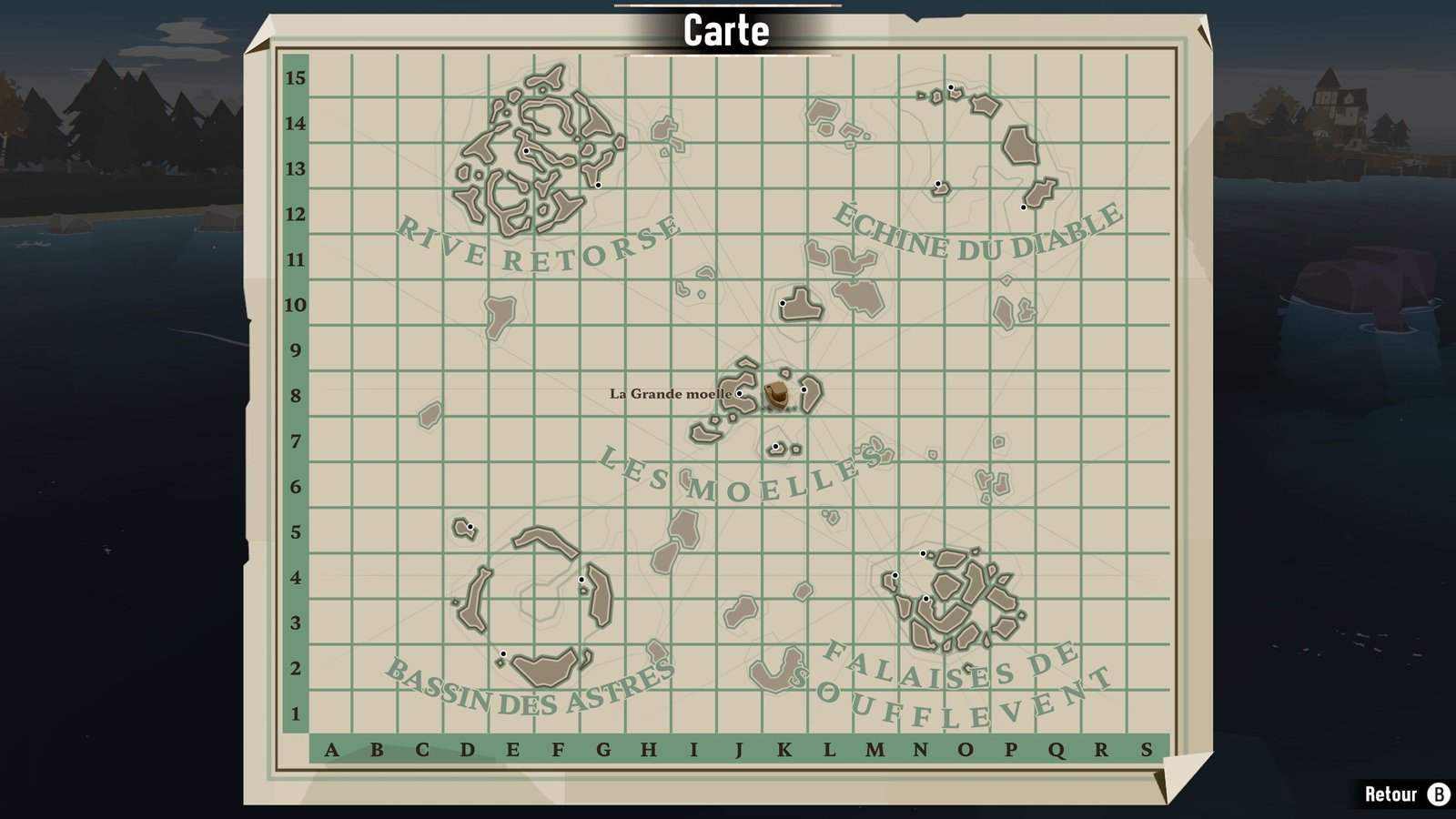Select the dock marker in grid O15
Viewport: 1456px width, 819px height.
tap(951, 88)
